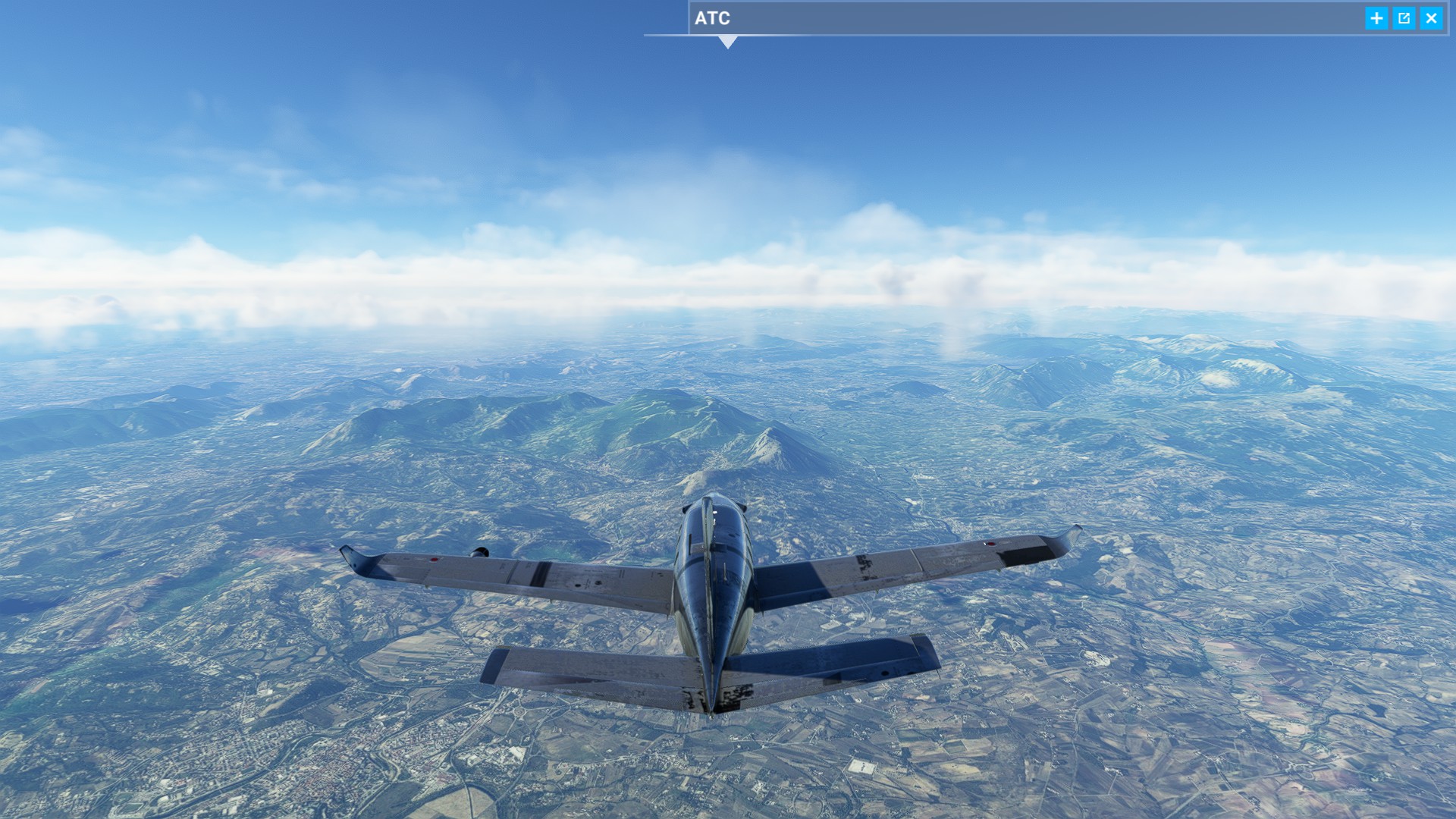This screenshot has height=819, width=1456.
Task: Close the ATC panel
Action: [x=1431, y=18]
